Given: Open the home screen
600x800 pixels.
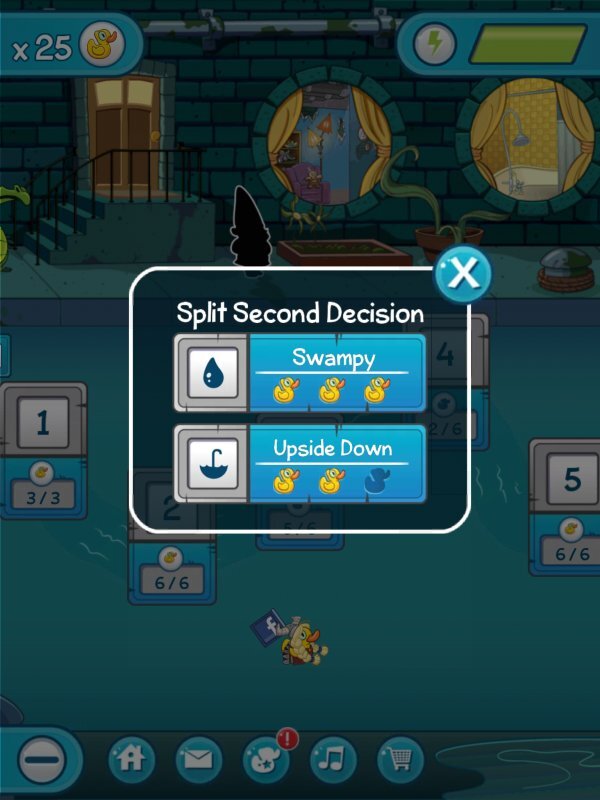Looking at the screenshot, I should (131, 760).
